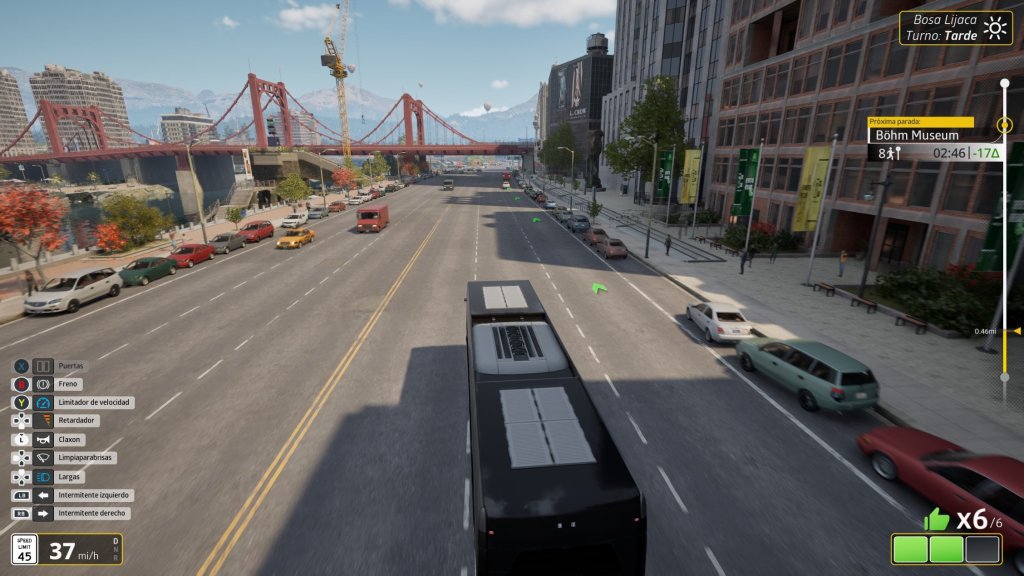The width and height of the screenshot is (1024, 576).
Task: Engage the Retardador icon
Action: click(43, 421)
